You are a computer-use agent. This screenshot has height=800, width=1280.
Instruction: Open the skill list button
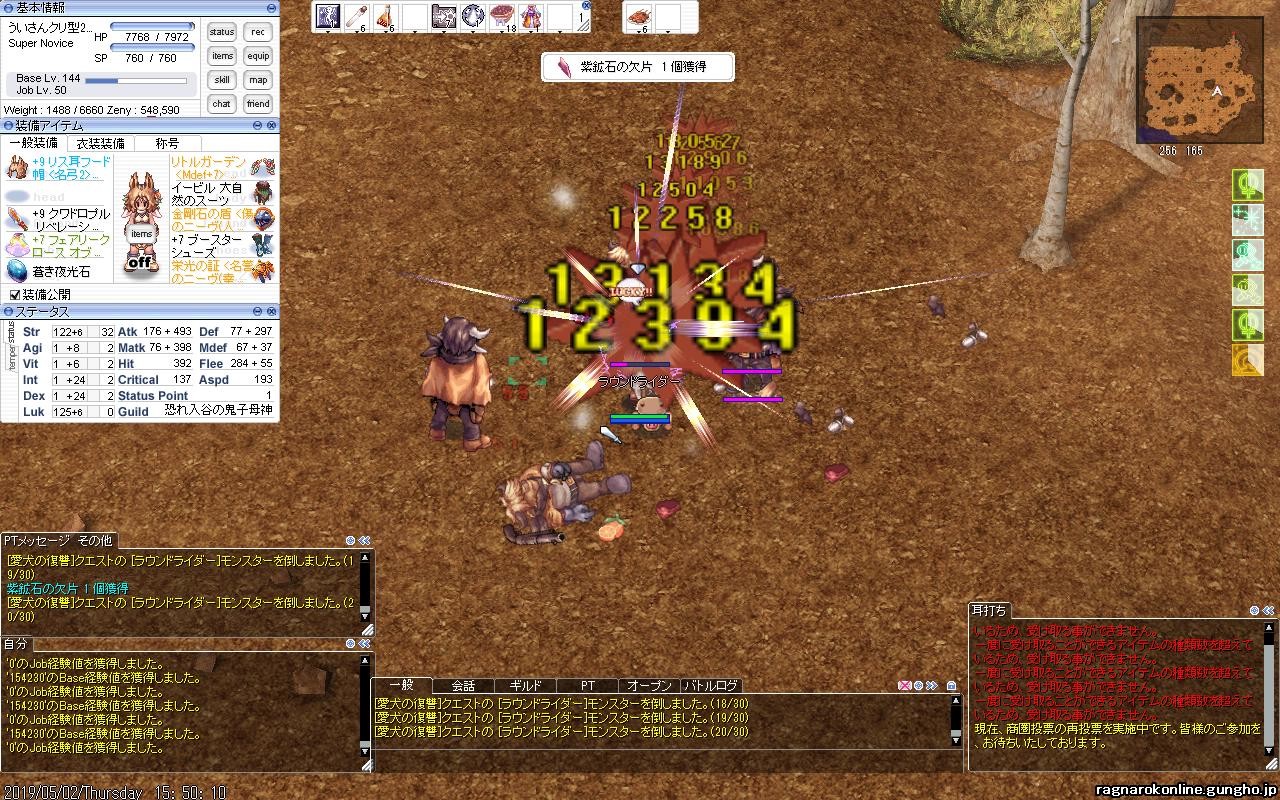coord(222,80)
